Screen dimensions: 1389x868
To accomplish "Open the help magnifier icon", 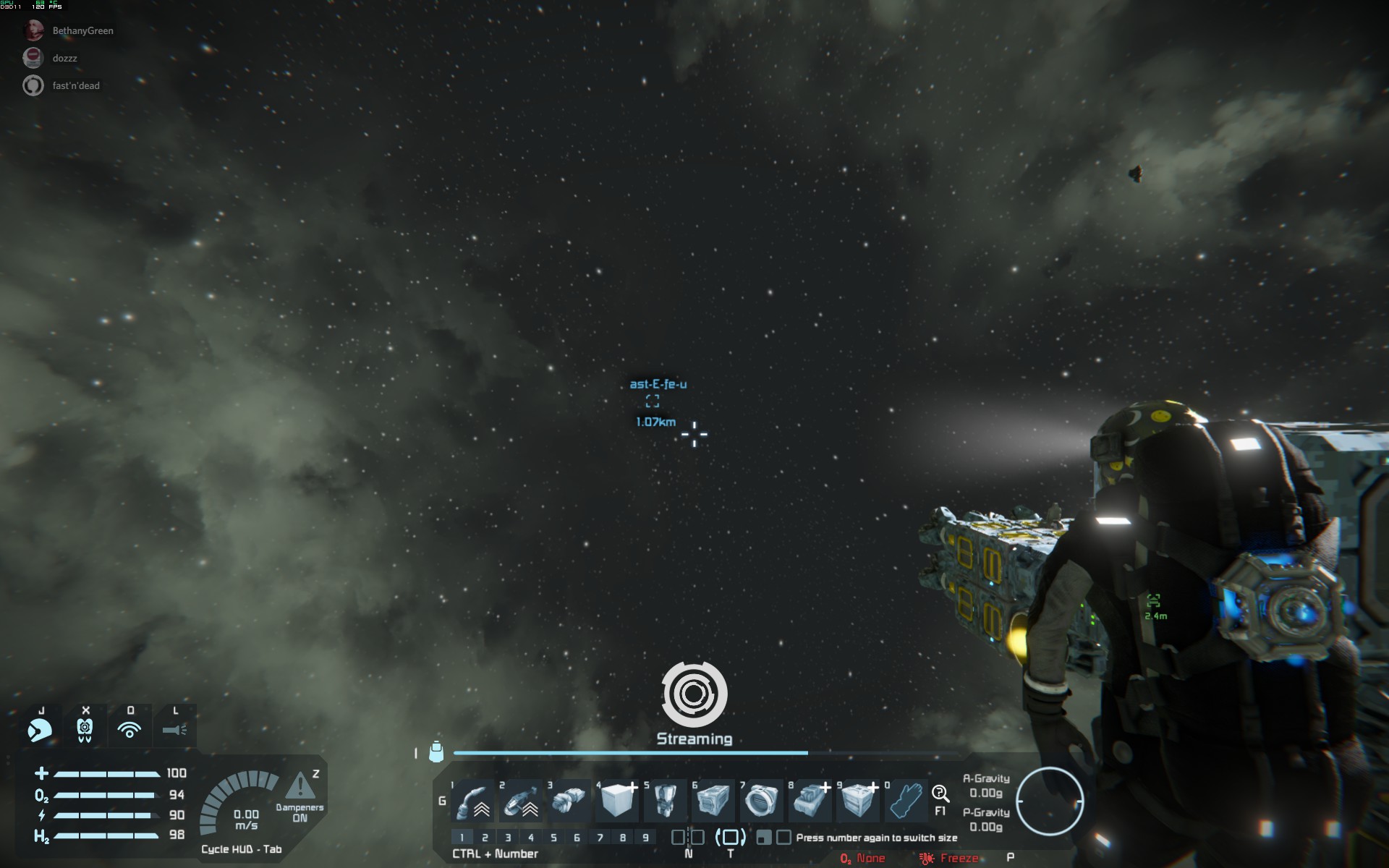I will click(940, 794).
